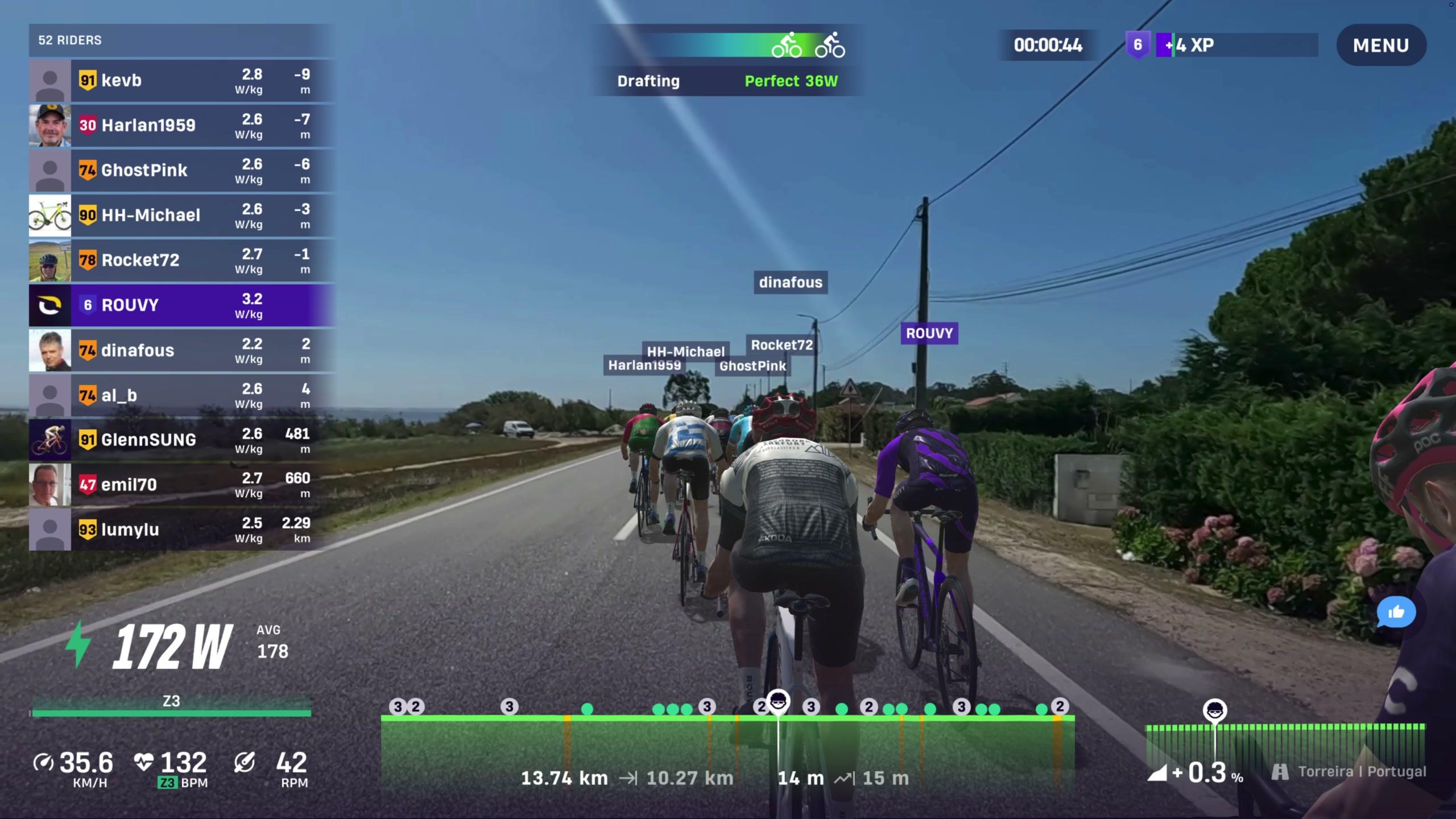Select the al_b rider row
The image size is (1456, 819).
(x=182, y=395)
